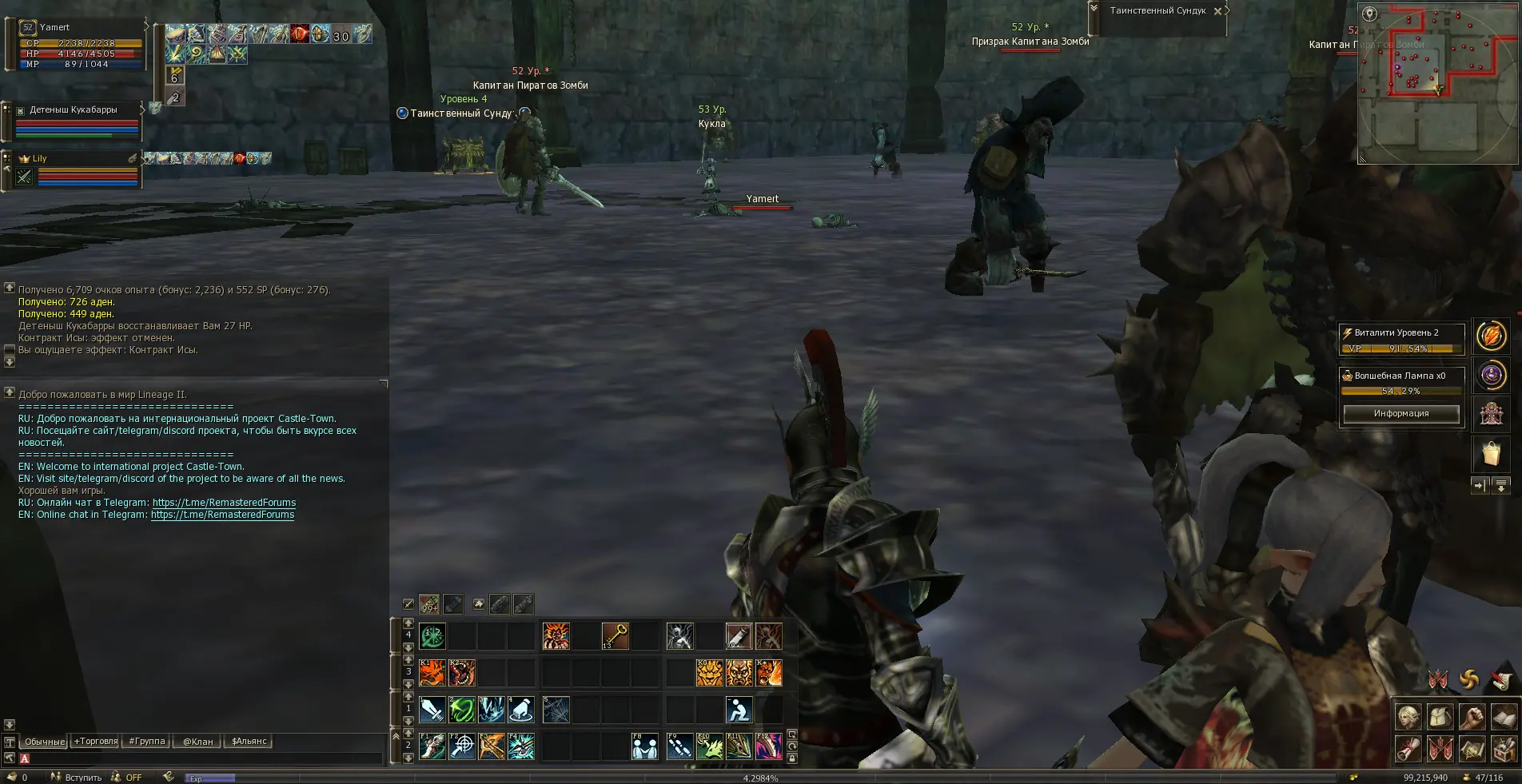Switch to the +Торговля chat tab
1522x784 pixels.
(96, 741)
